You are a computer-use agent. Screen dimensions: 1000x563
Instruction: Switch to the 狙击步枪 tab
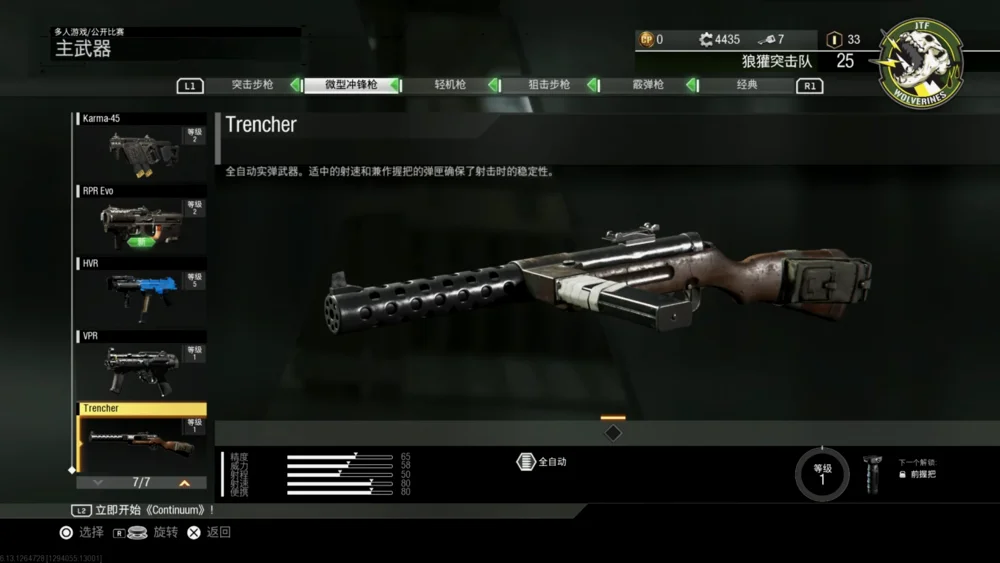click(x=549, y=85)
